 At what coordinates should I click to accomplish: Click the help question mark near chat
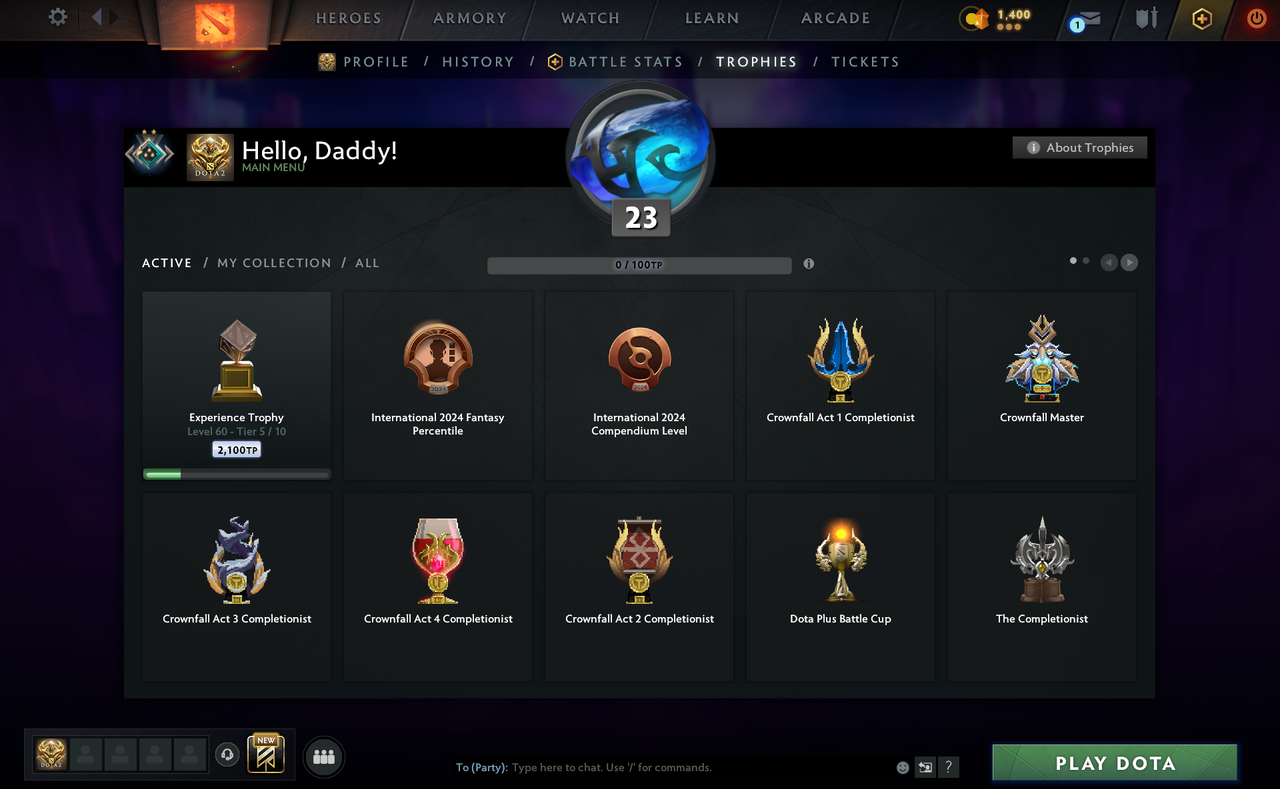(948, 766)
